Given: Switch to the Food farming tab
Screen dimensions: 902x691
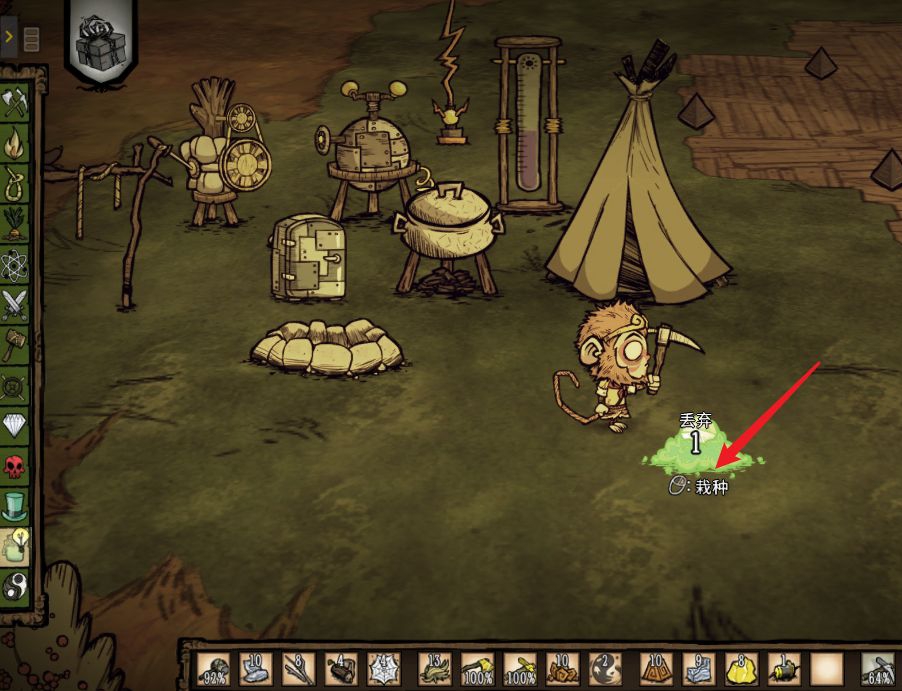Looking at the screenshot, I should click(16, 223).
